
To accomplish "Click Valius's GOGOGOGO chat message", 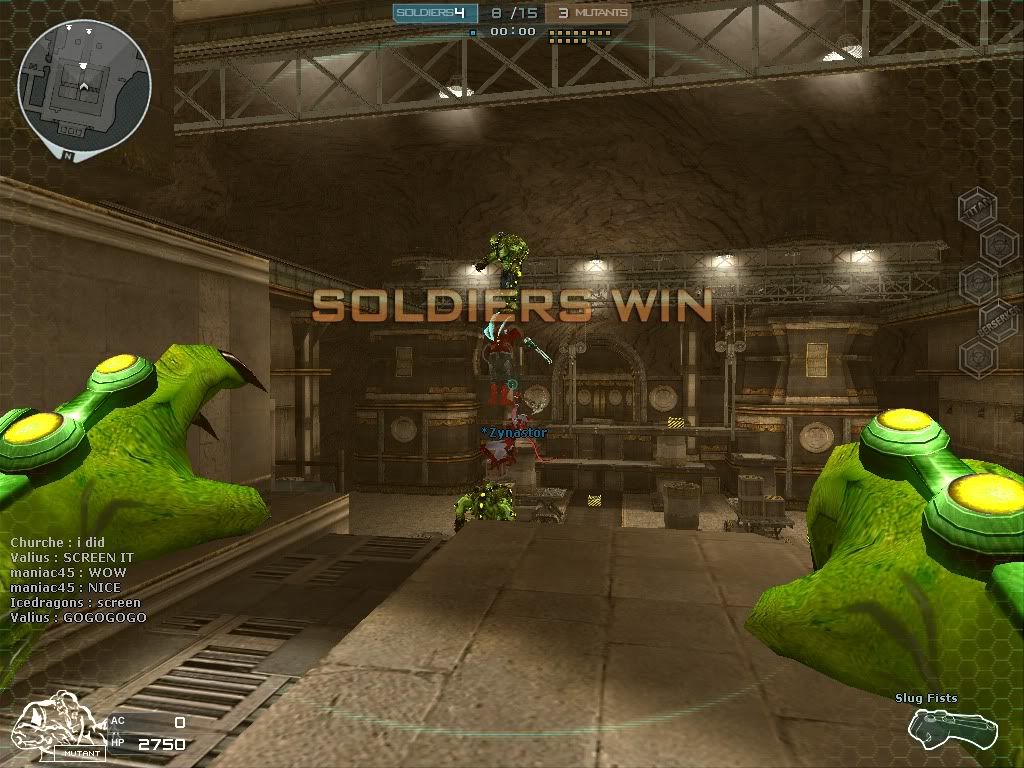I will 78,618.
